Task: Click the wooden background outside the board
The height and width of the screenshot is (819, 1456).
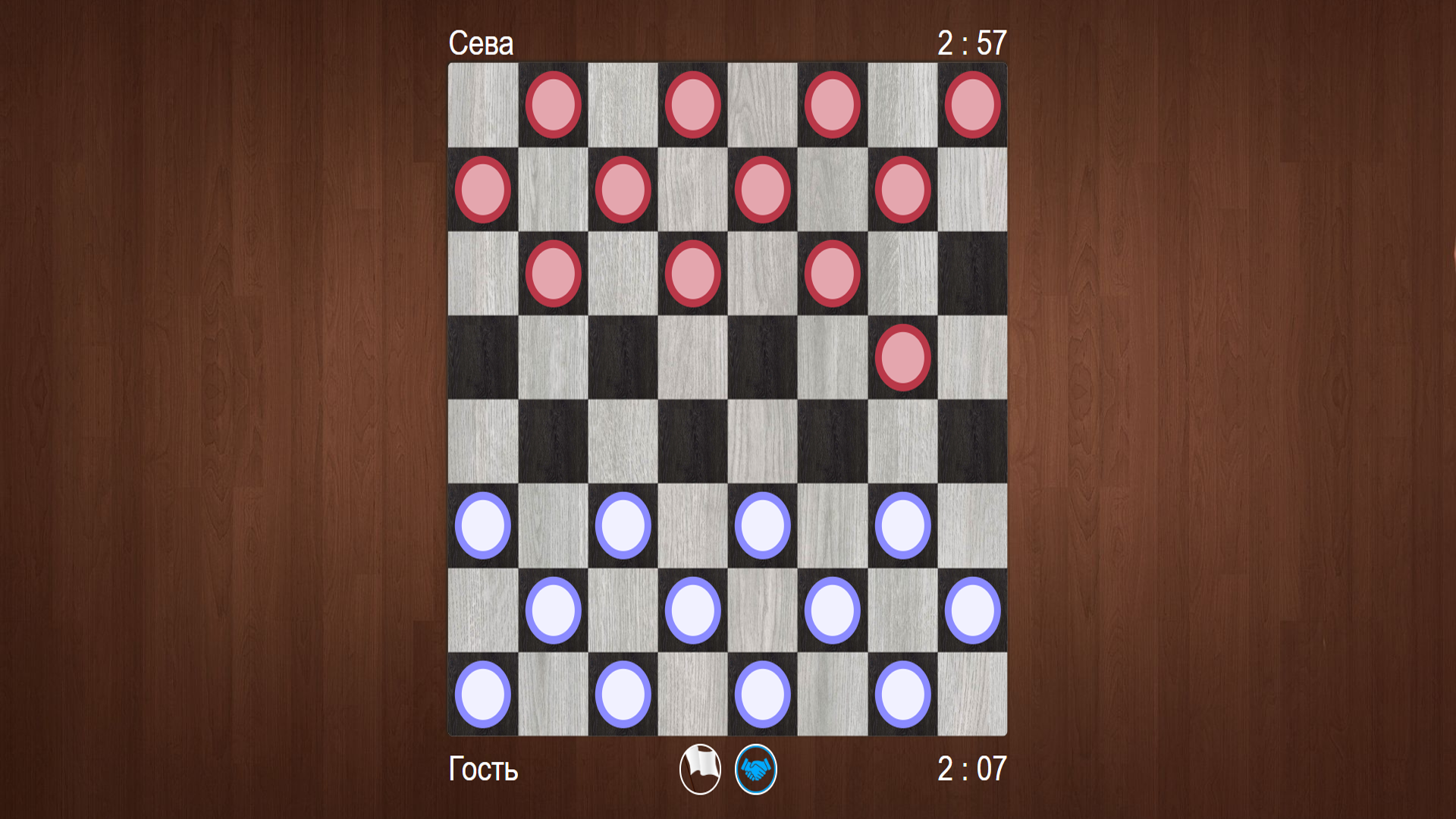Action: (x=227, y=409)
